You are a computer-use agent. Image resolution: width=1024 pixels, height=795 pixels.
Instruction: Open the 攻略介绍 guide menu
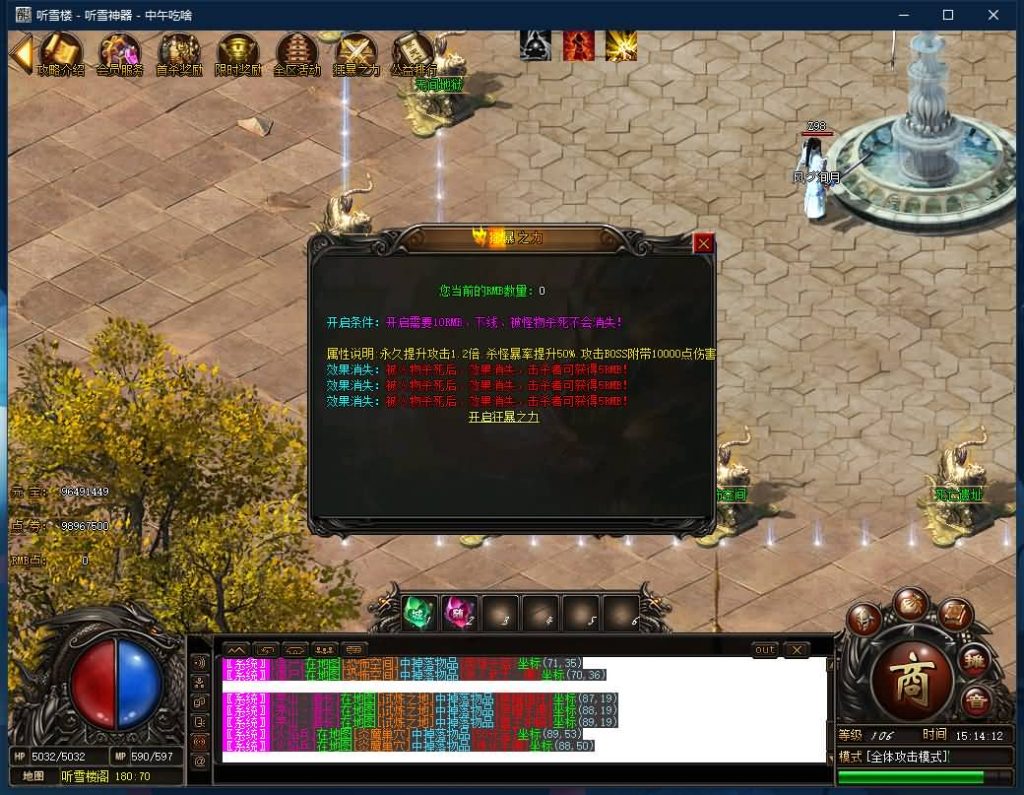60,53
